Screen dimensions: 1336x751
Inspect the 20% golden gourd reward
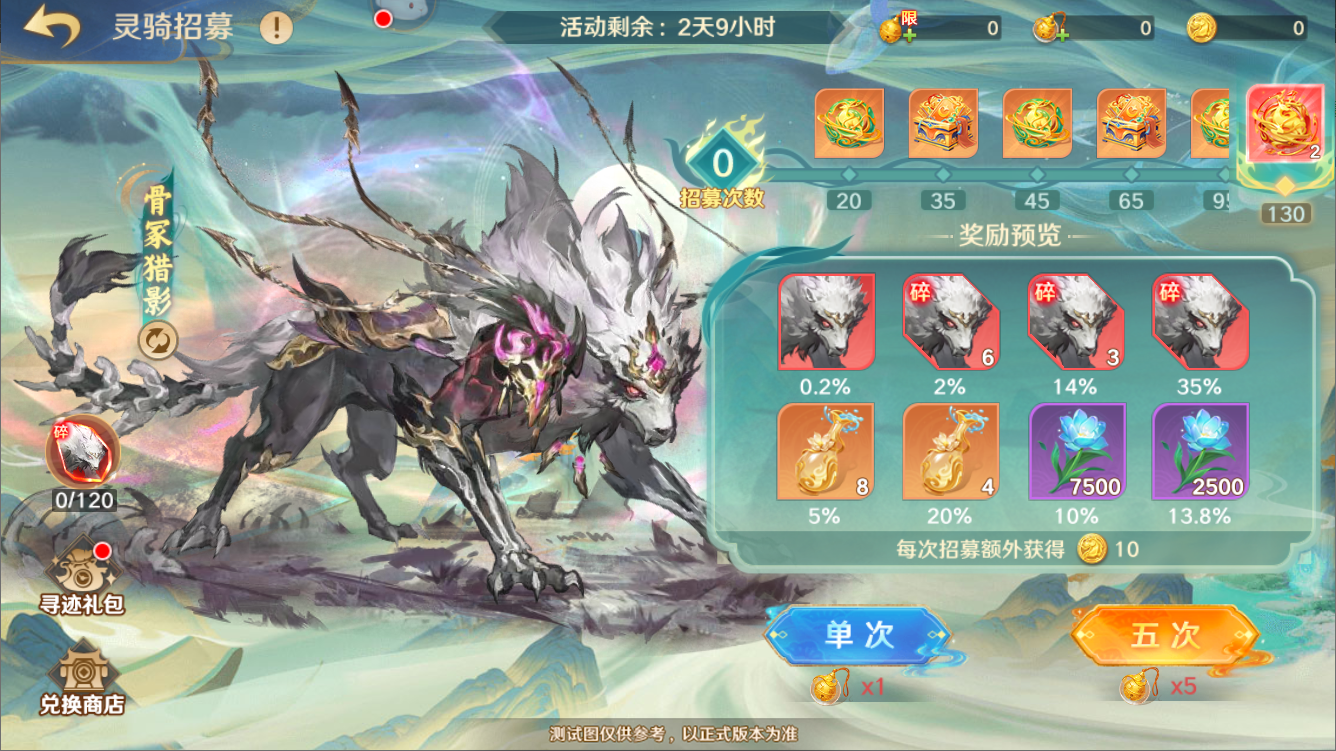point(951,451)
